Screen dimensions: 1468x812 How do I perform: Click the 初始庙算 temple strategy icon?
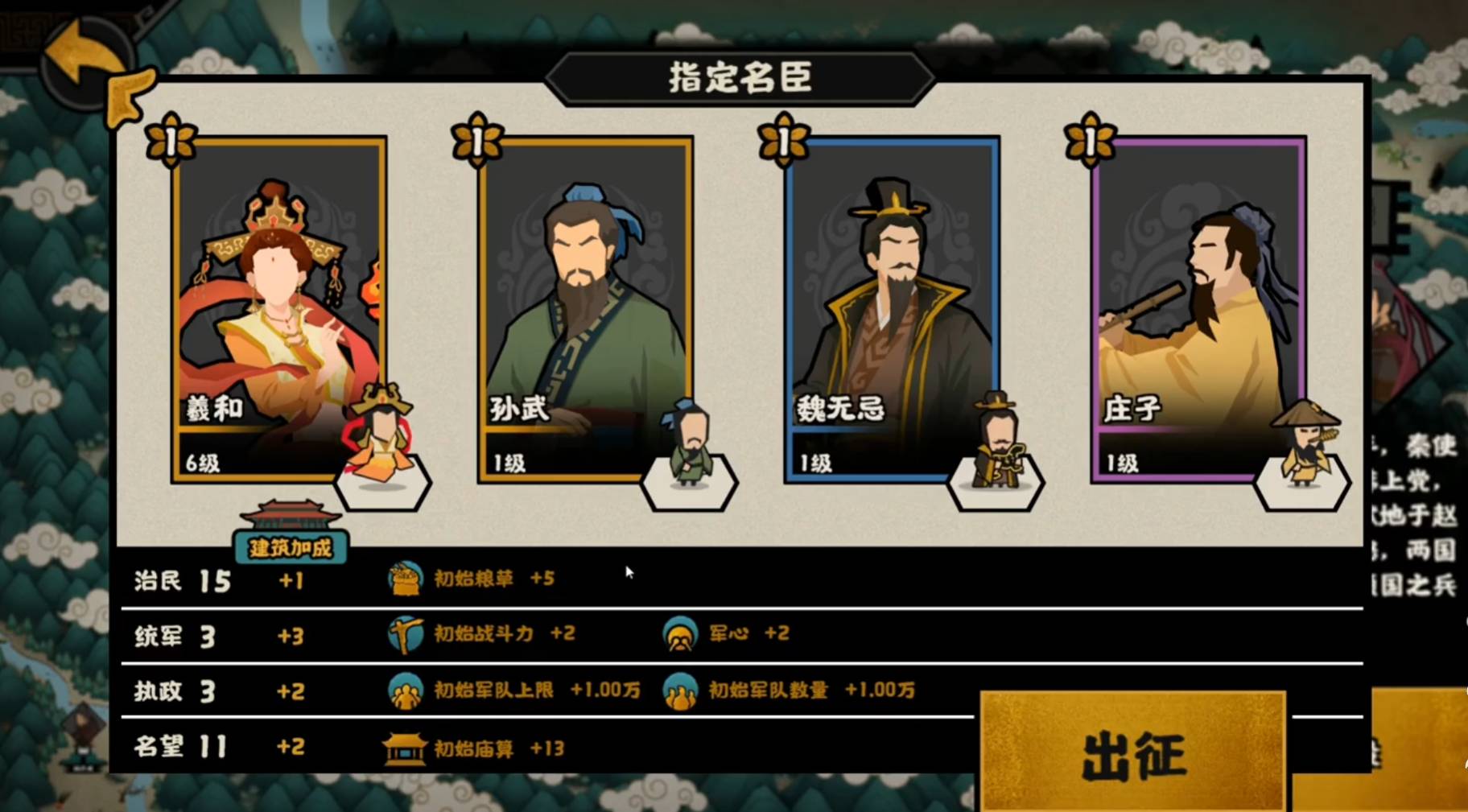405,748
